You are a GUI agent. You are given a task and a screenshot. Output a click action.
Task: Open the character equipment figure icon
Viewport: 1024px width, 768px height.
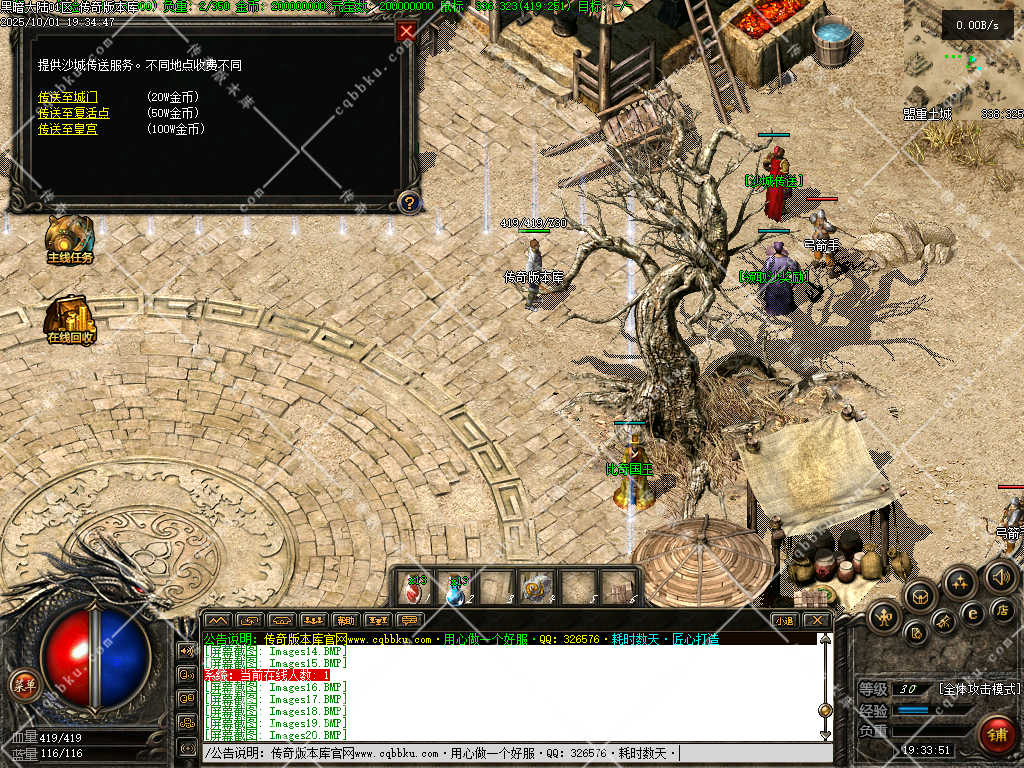pyautogui.click(x=884, y=617)
